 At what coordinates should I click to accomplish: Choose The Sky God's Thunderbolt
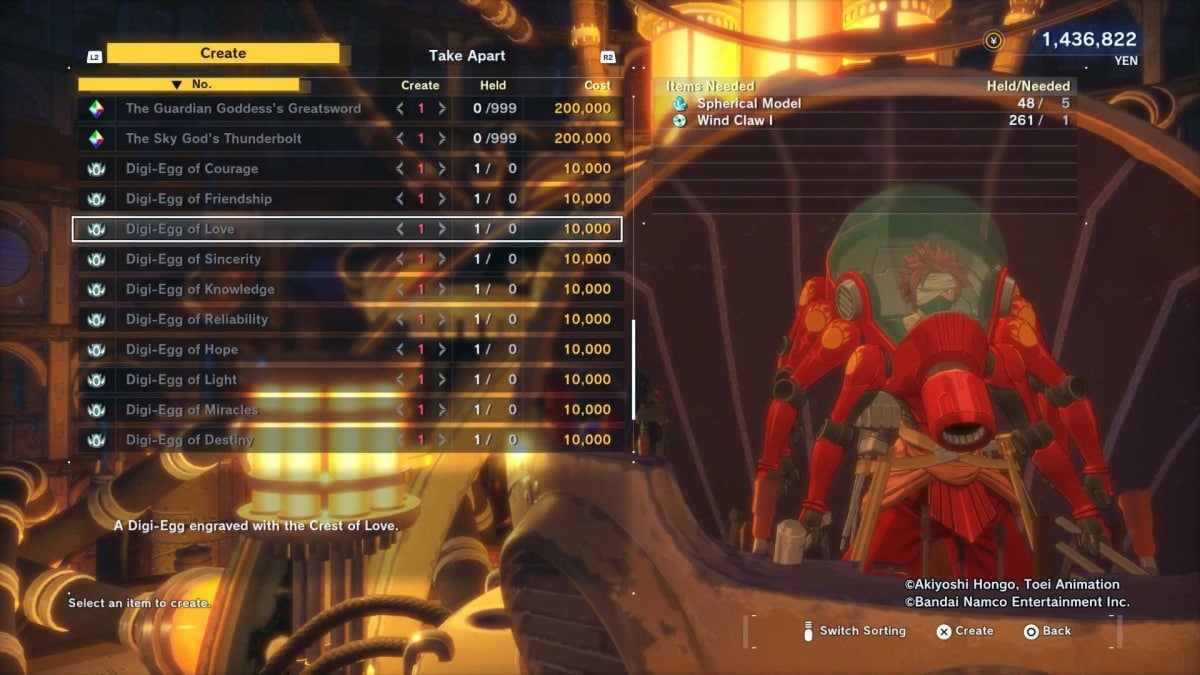(213, 138)
